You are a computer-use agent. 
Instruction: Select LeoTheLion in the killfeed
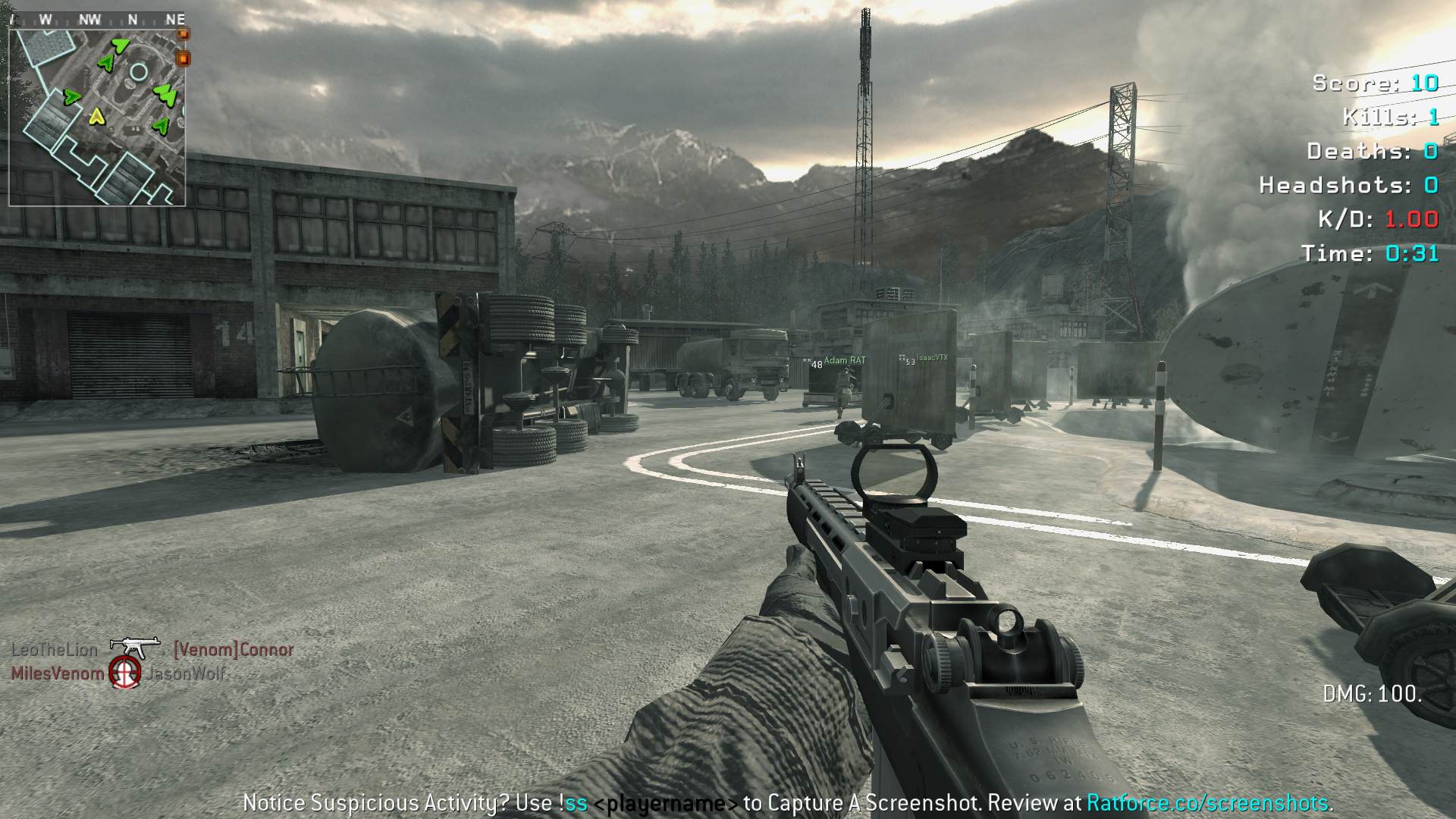pyautogui.click(x=55, y=650)
